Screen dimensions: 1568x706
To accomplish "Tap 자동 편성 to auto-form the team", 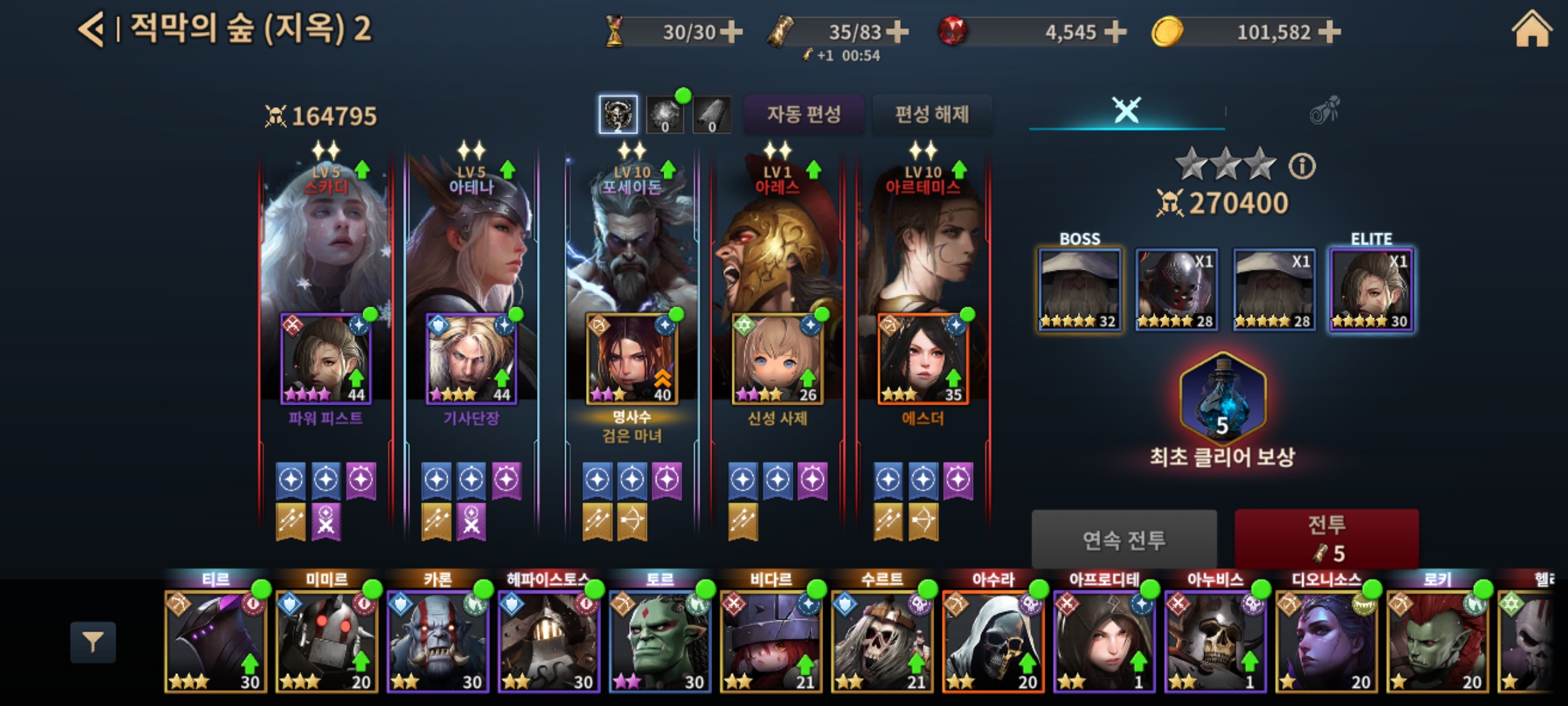I will coord(804,114).
